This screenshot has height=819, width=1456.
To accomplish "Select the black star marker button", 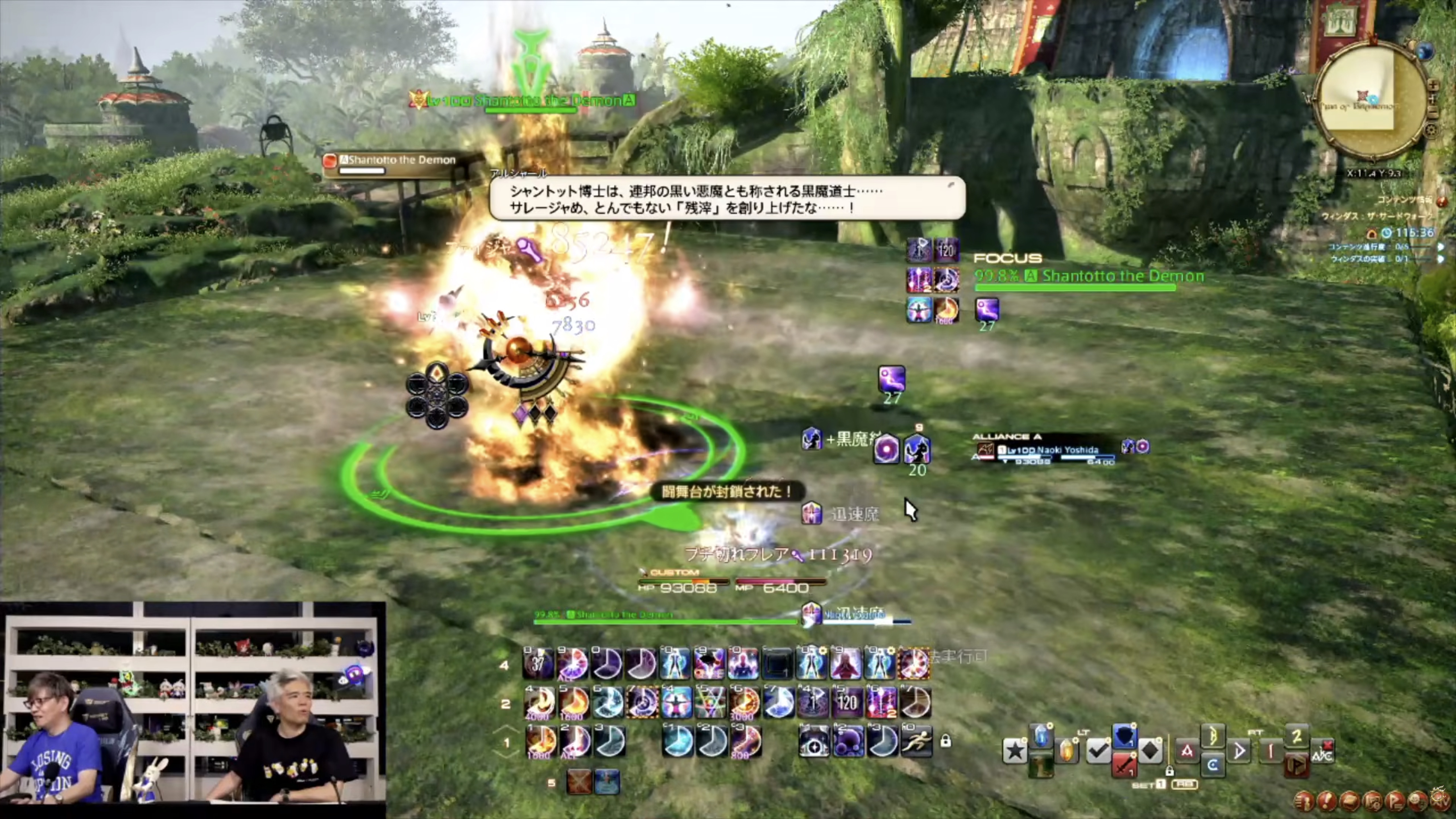I will tap(1015, 751).
